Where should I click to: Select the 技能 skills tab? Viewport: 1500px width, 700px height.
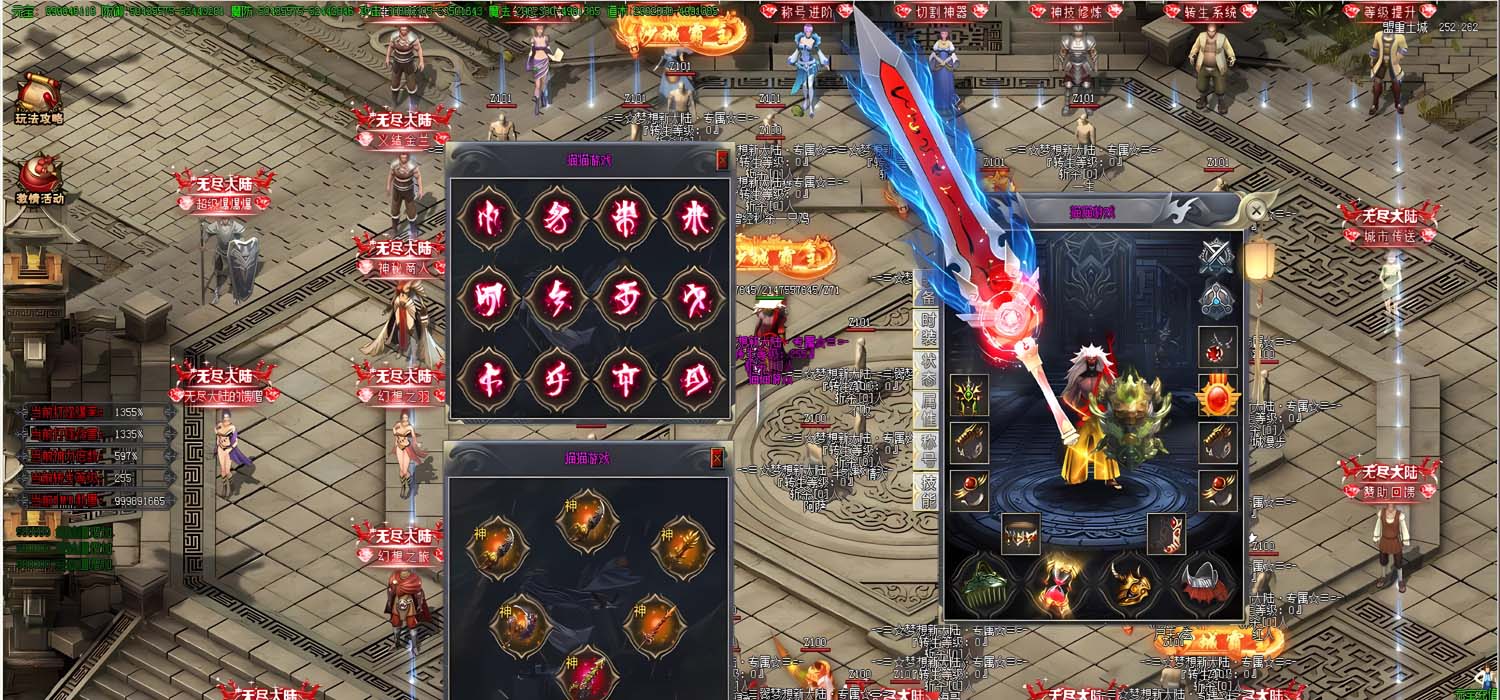[928, 489]
